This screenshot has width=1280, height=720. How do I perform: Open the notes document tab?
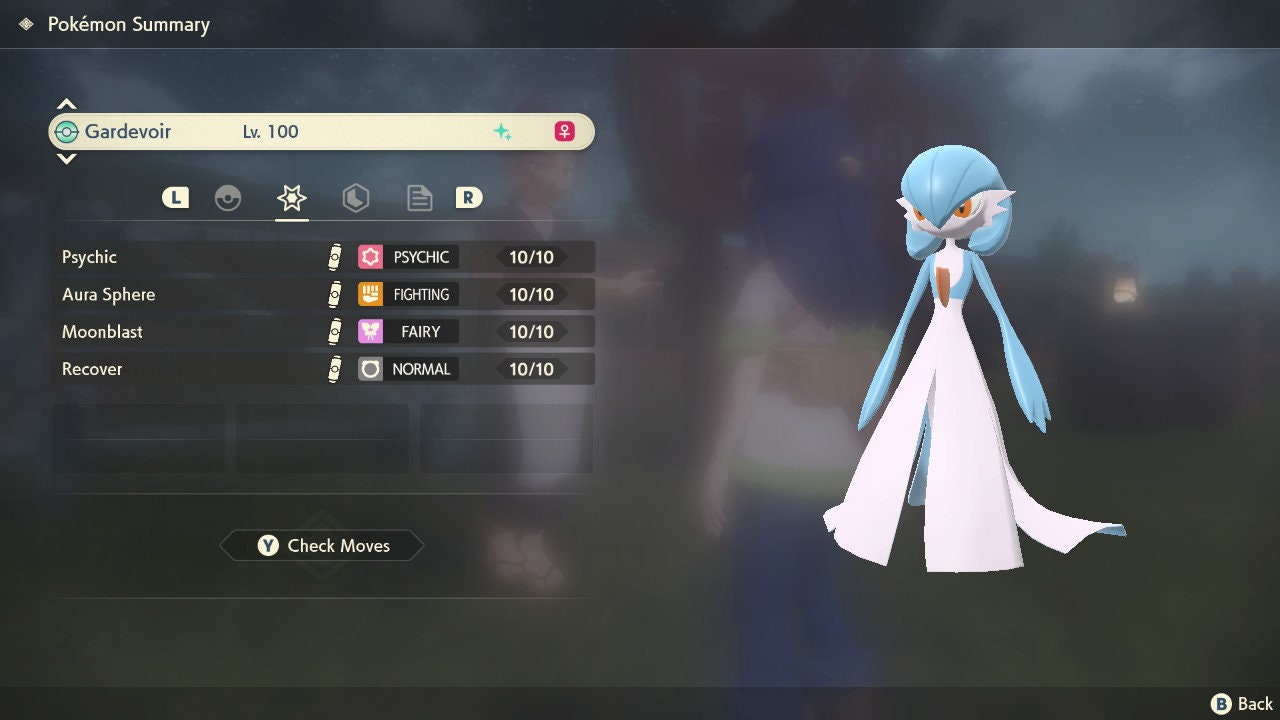tap(419, 198)
